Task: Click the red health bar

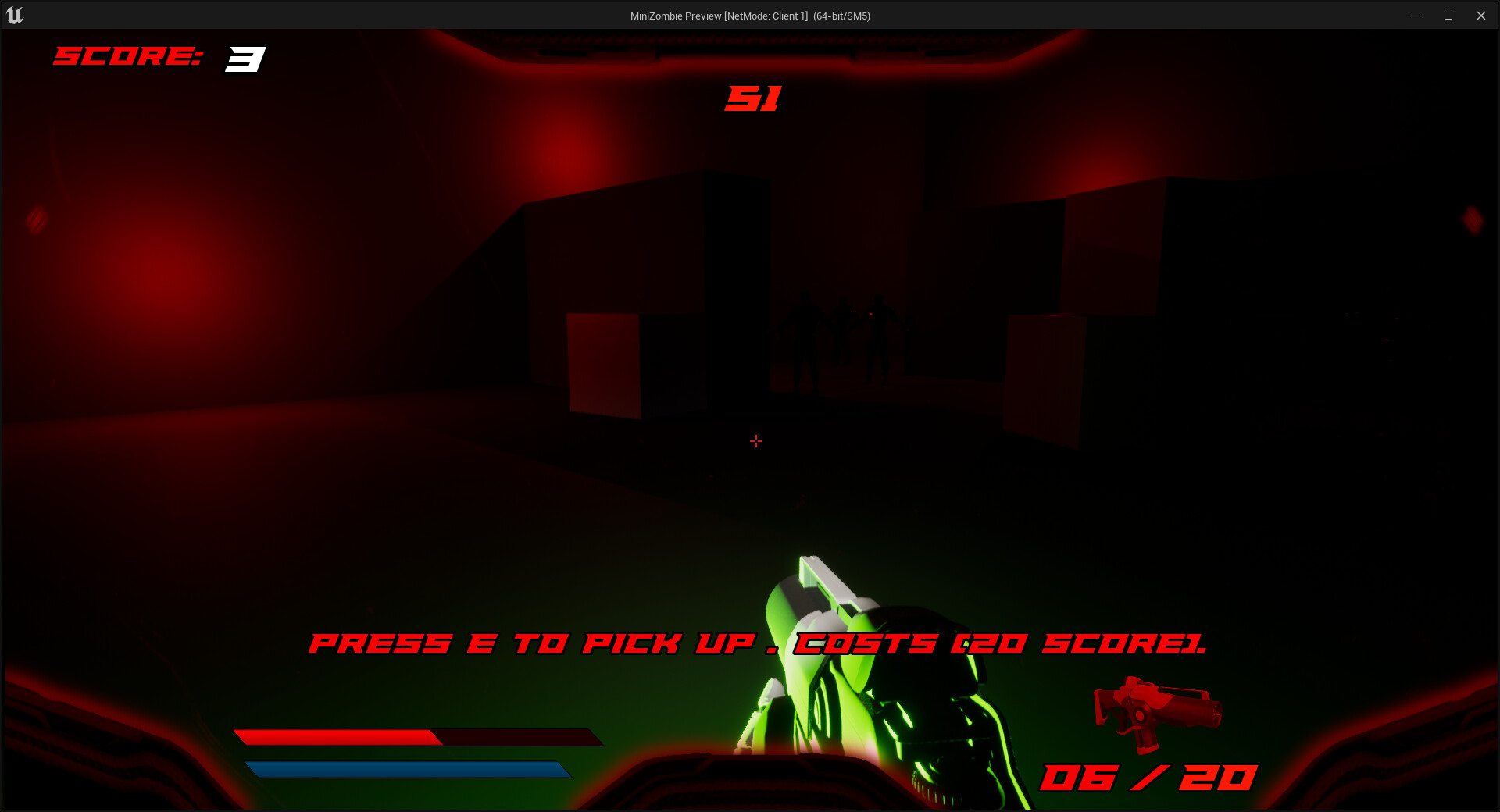Action: pos(336,737)
